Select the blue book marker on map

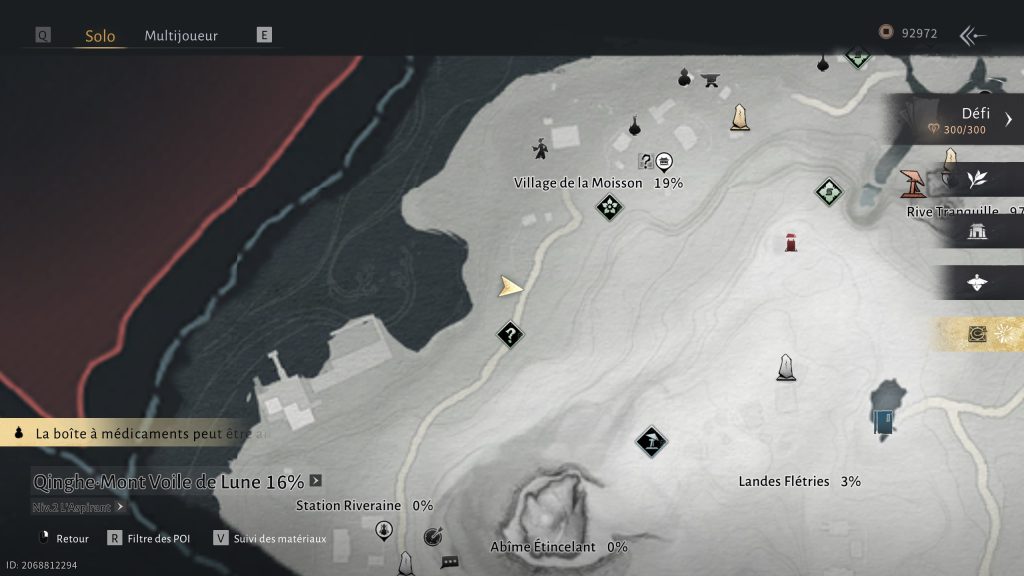point(883,422)
